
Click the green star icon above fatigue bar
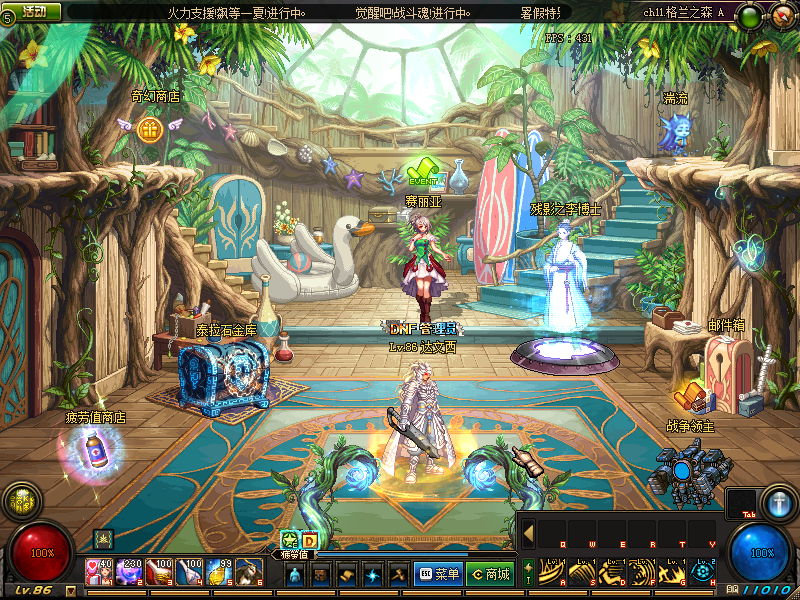coord(289,540)
